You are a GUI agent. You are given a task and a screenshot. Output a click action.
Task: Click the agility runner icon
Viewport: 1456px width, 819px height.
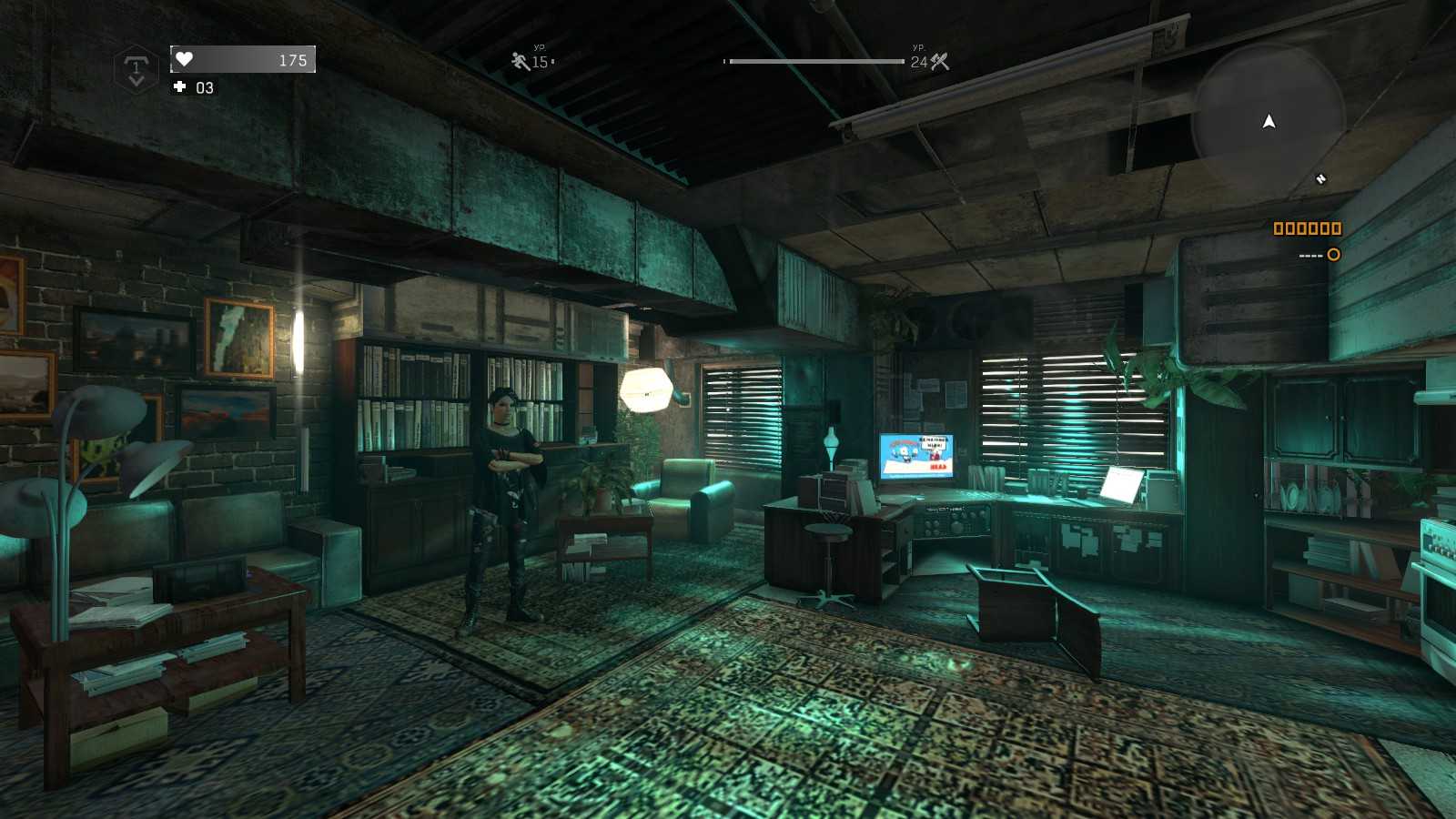point(520,61)
